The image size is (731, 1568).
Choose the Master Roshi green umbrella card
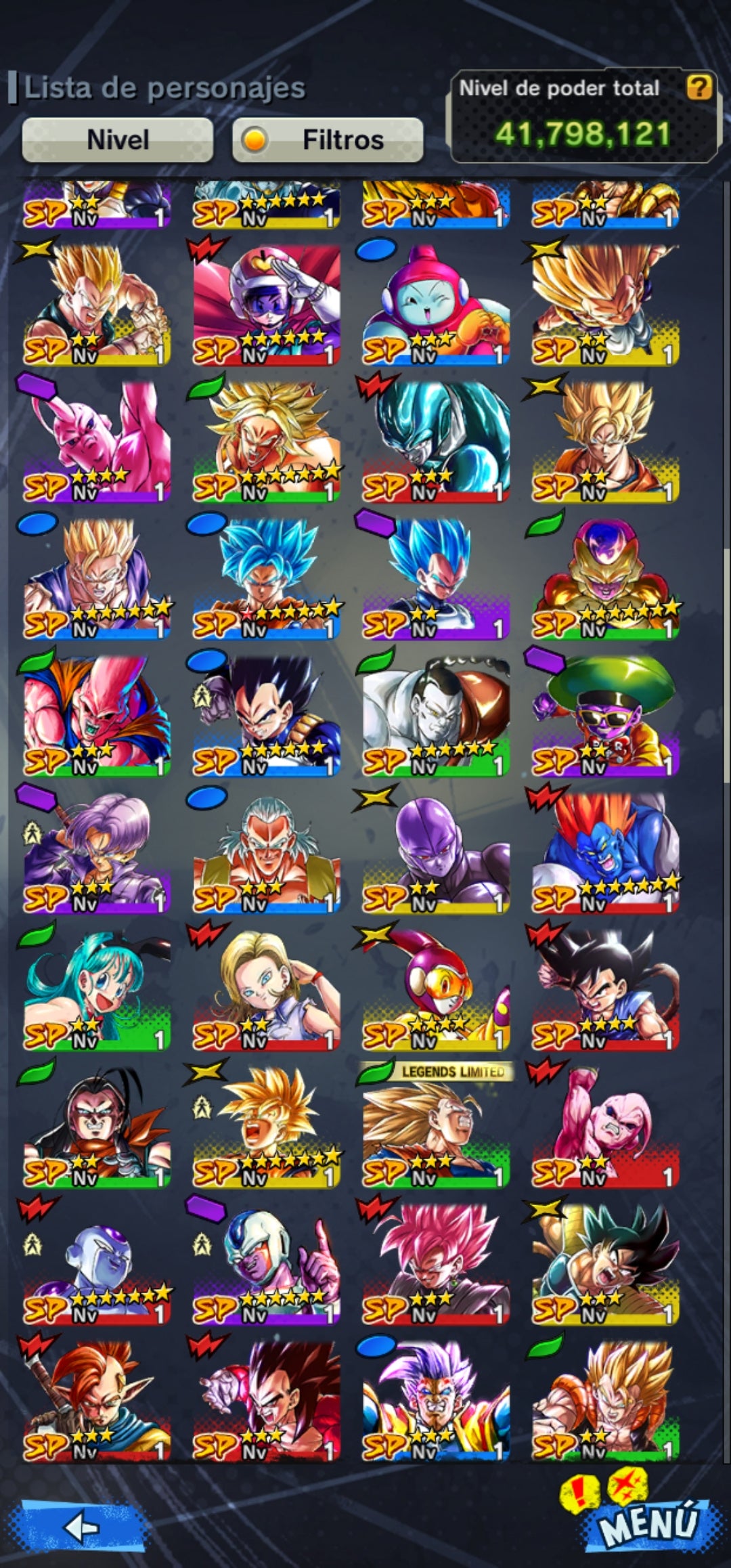604,718
